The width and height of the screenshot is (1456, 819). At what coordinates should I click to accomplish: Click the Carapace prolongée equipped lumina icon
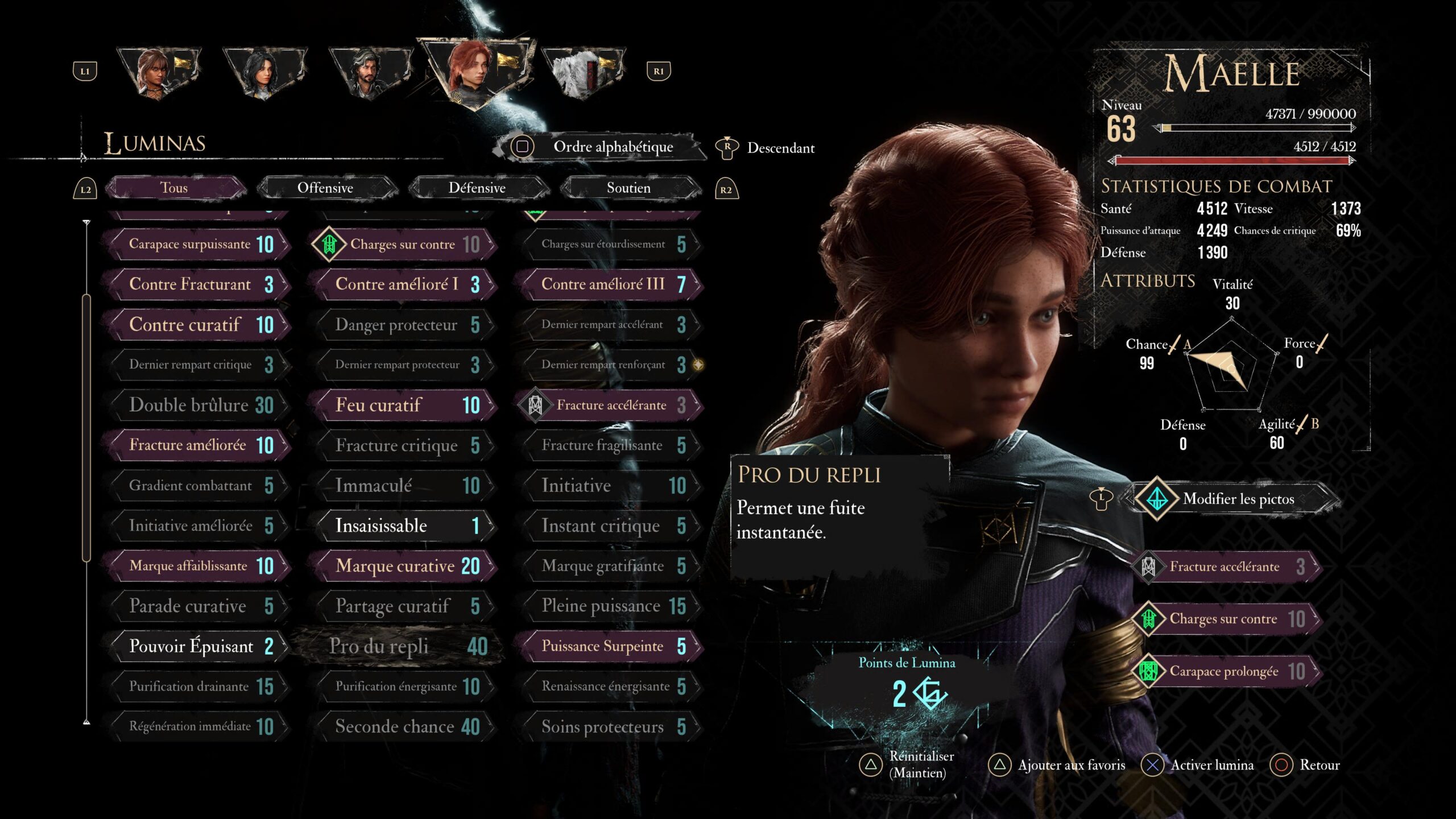(1151, 671)
